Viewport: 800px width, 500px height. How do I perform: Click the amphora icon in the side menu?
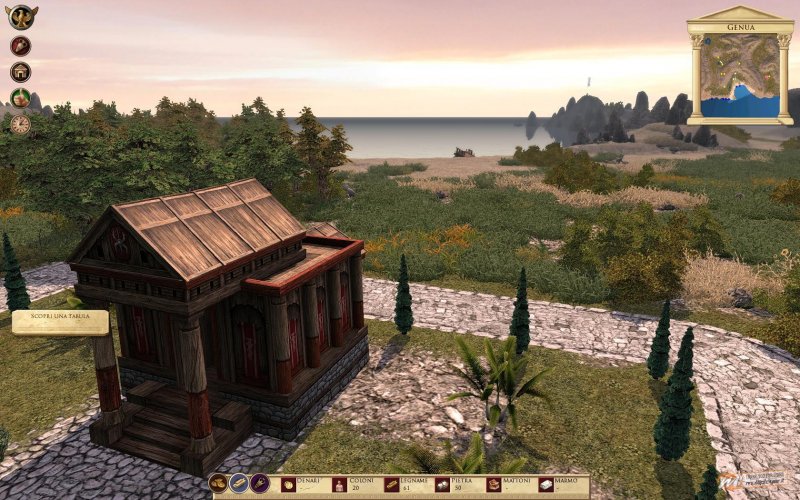pyautogui.click(x=20, y=46)
